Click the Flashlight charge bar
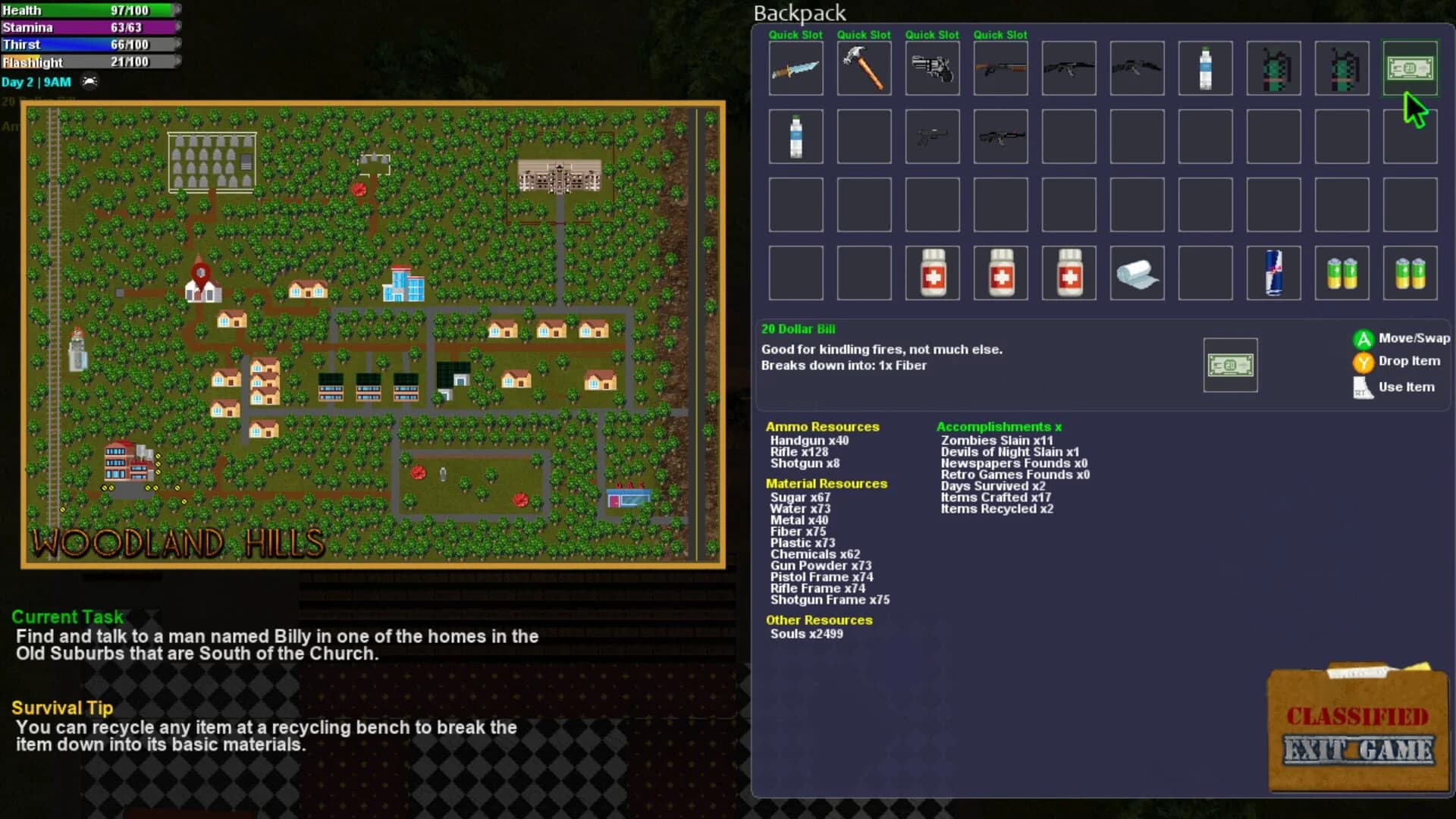The image size is (1456, 819). click(x=91, y=61)
